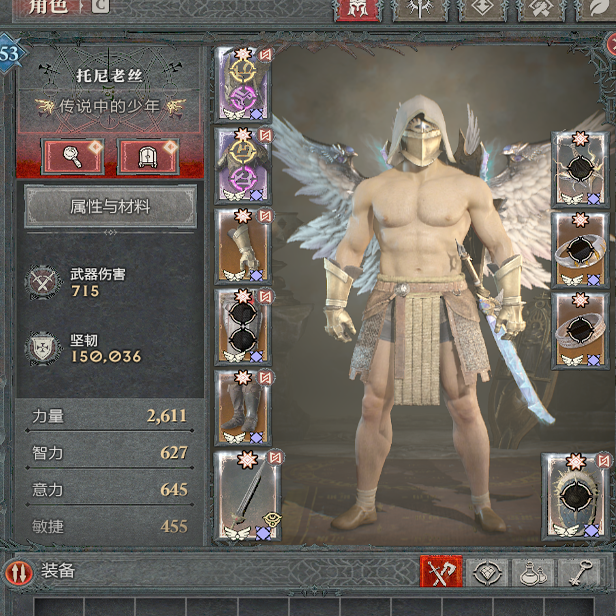The height and width of the screenshot is (616, 616).
Task: Open the 属性与材料 stats panel
Action: 110,207
